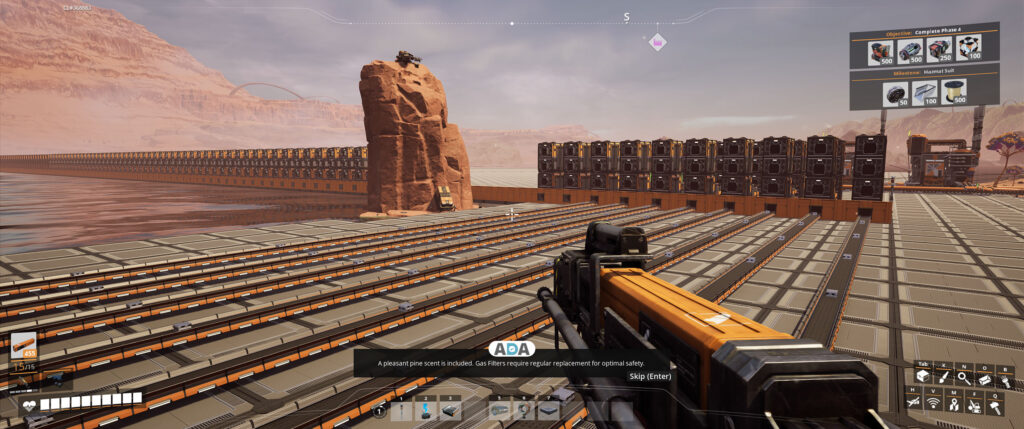Click the equipped rifle weapon icon
The image size is (1024, 429).
point(24,346)
